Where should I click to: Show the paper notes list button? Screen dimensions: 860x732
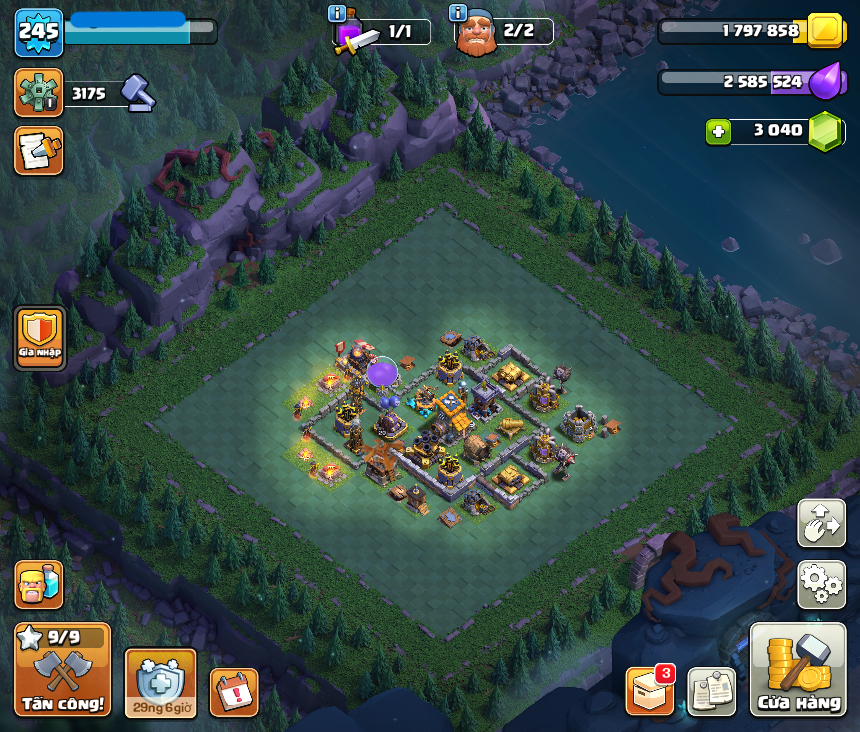point(711,691)
